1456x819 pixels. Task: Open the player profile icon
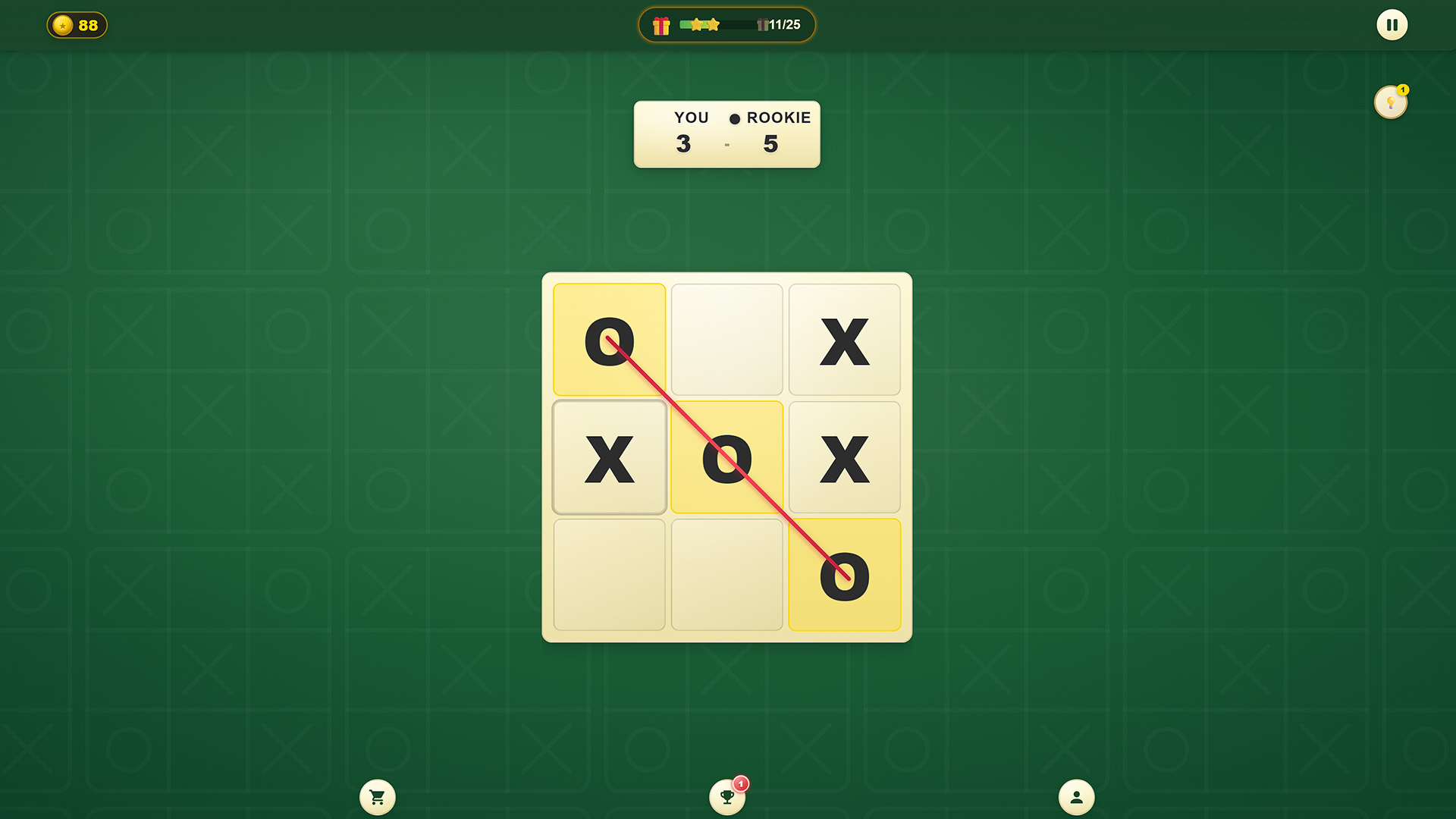pyautogui.click(x=1076, y=797)
